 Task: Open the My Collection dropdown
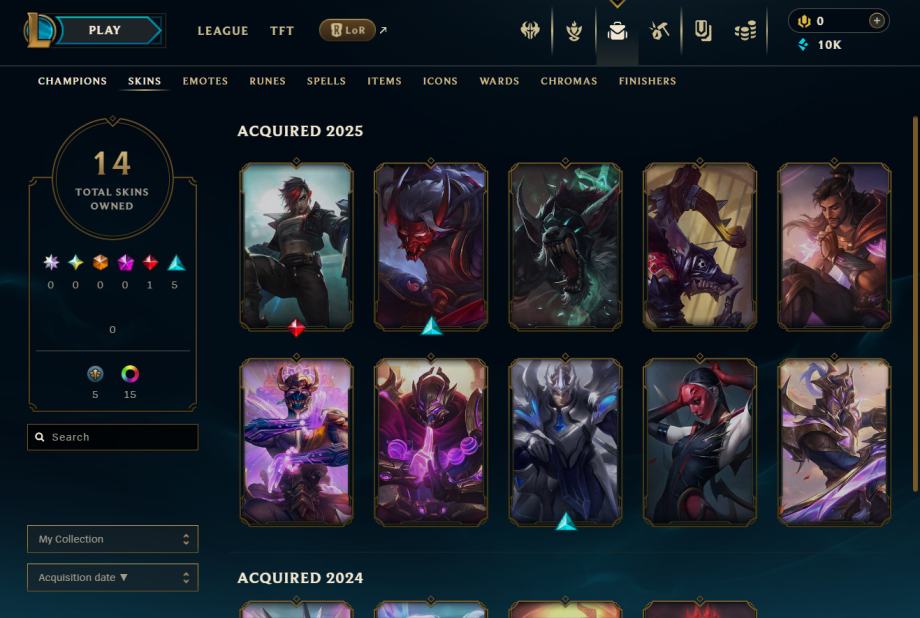112,539
